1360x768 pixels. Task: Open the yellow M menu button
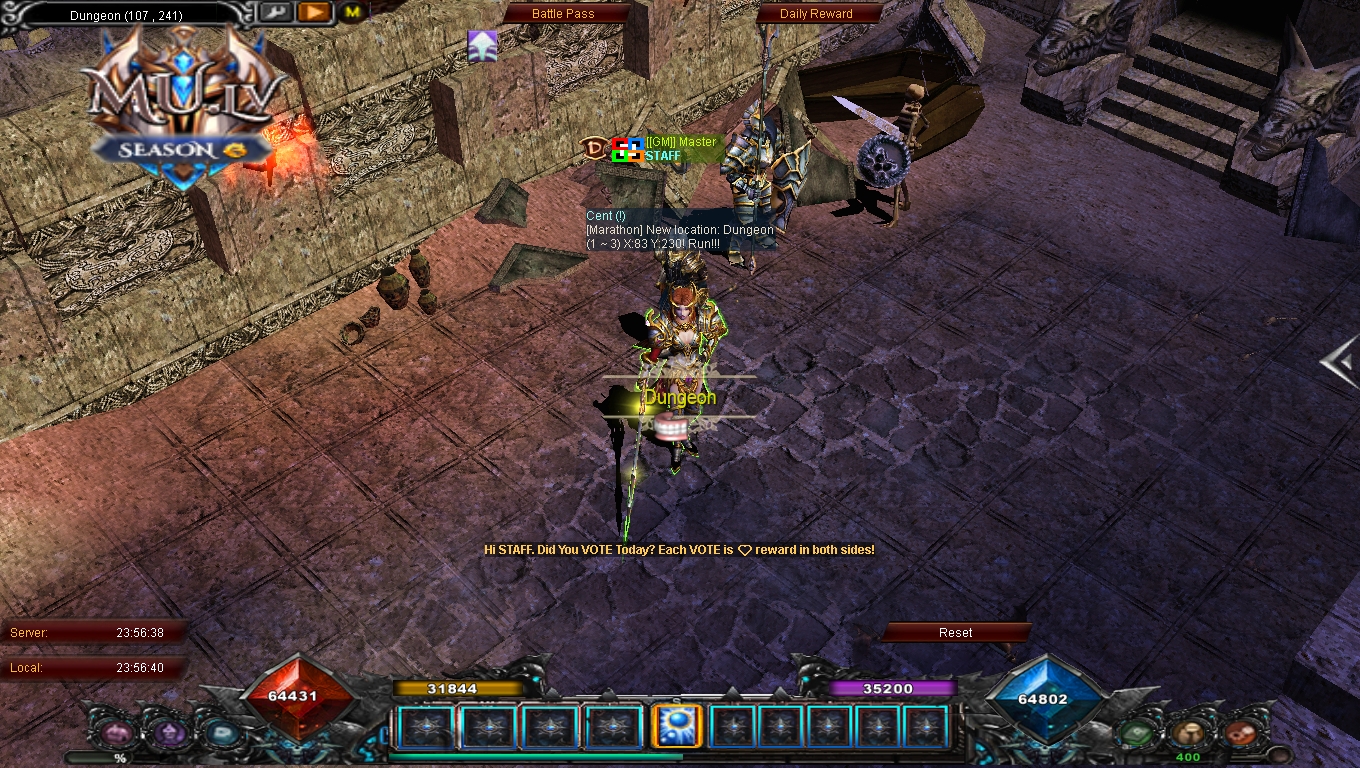352,12
